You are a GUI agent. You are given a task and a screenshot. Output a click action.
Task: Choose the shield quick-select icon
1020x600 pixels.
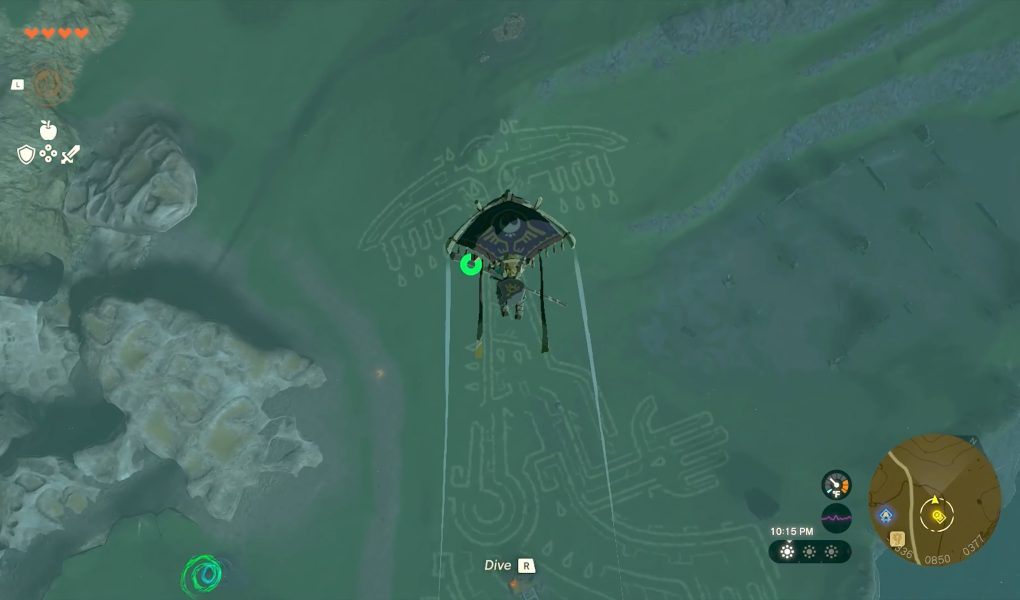pos(26,154)
